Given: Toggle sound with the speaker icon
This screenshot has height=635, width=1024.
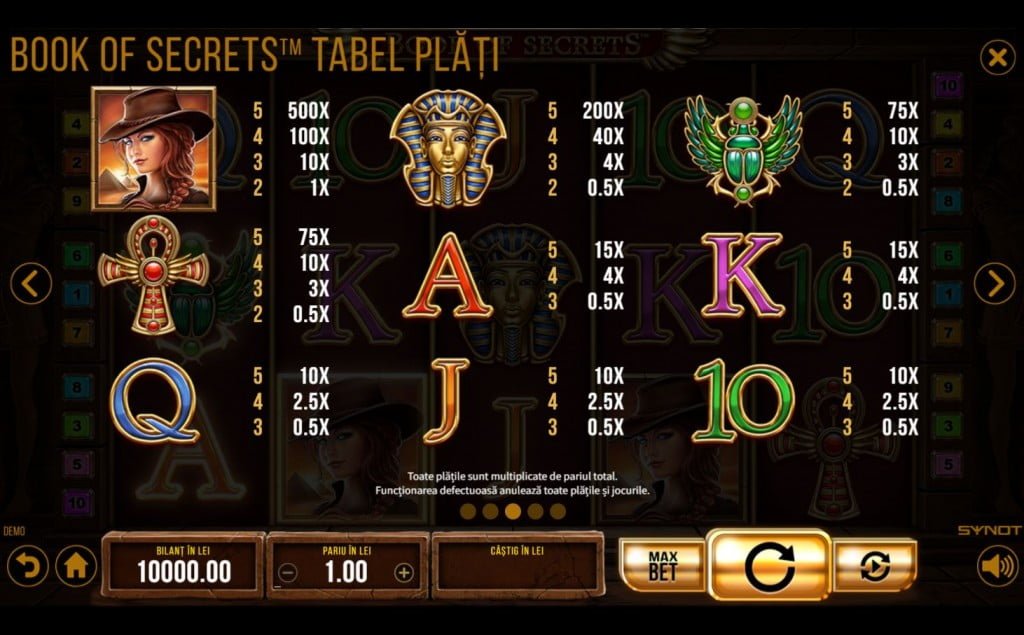Looking at the screenshot, I should (996, 567).
